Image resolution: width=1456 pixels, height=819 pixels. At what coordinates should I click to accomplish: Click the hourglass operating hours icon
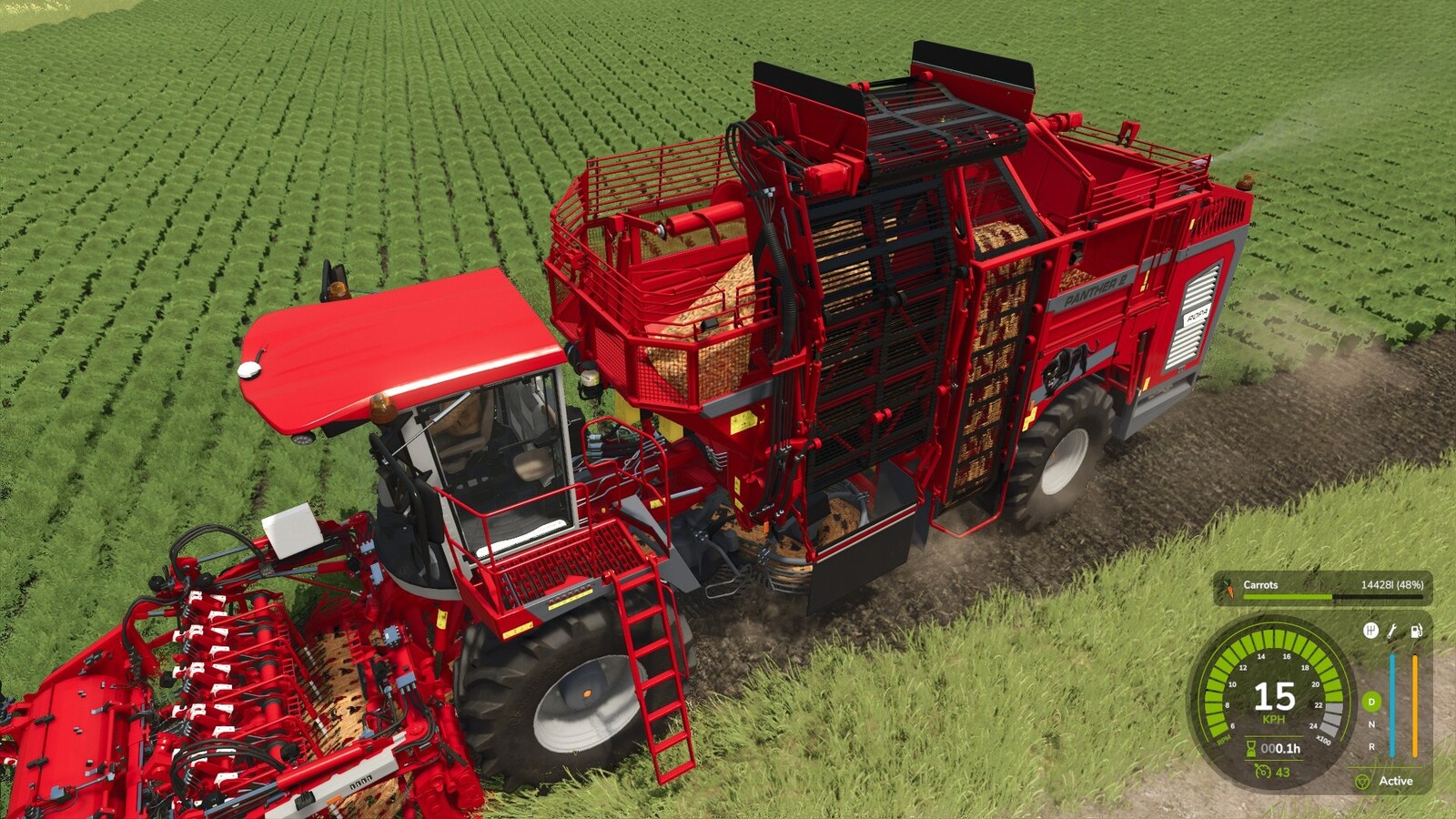click(x=1249, y=748)
